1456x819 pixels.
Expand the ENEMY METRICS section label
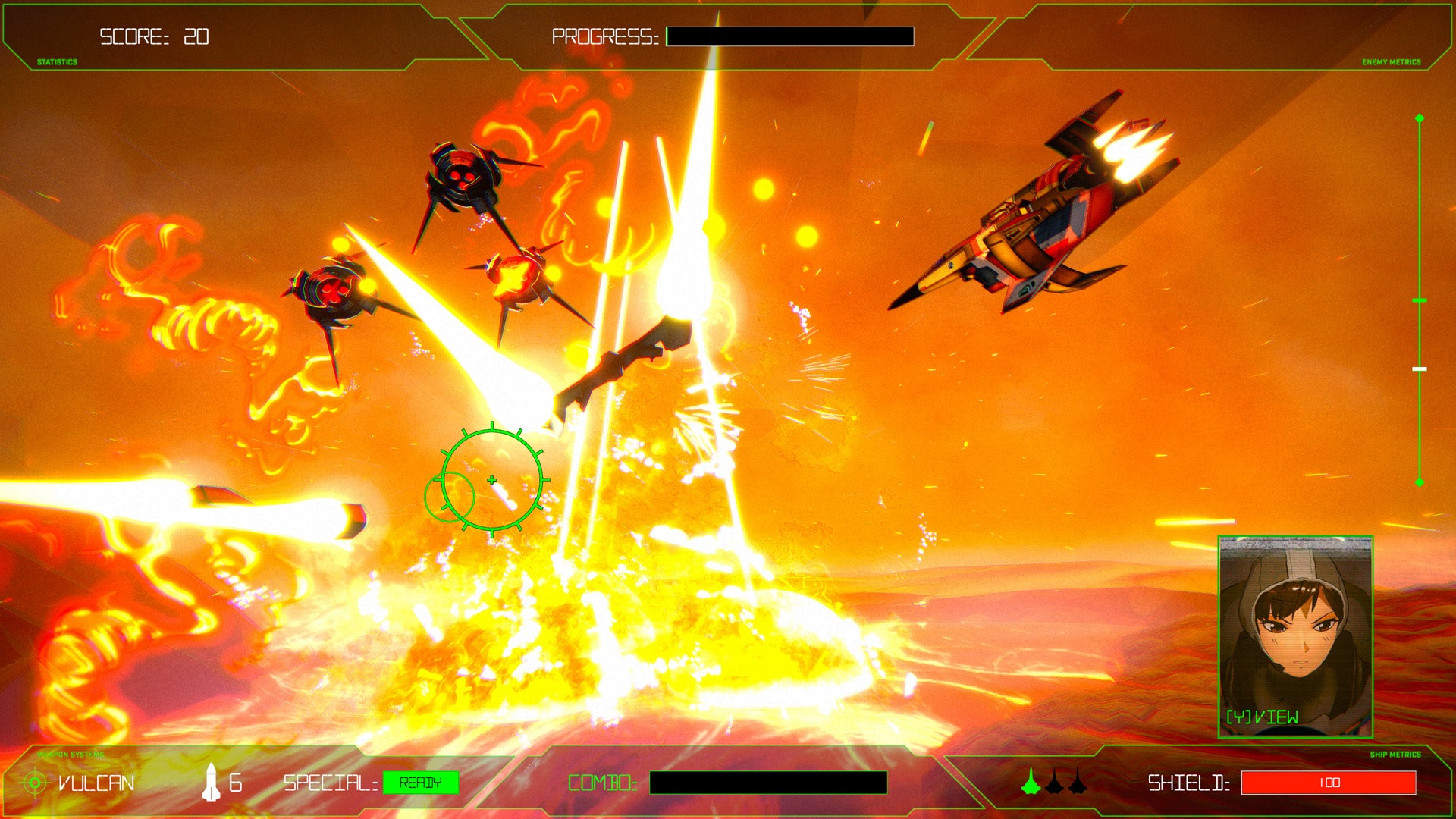pos(1394,64)
